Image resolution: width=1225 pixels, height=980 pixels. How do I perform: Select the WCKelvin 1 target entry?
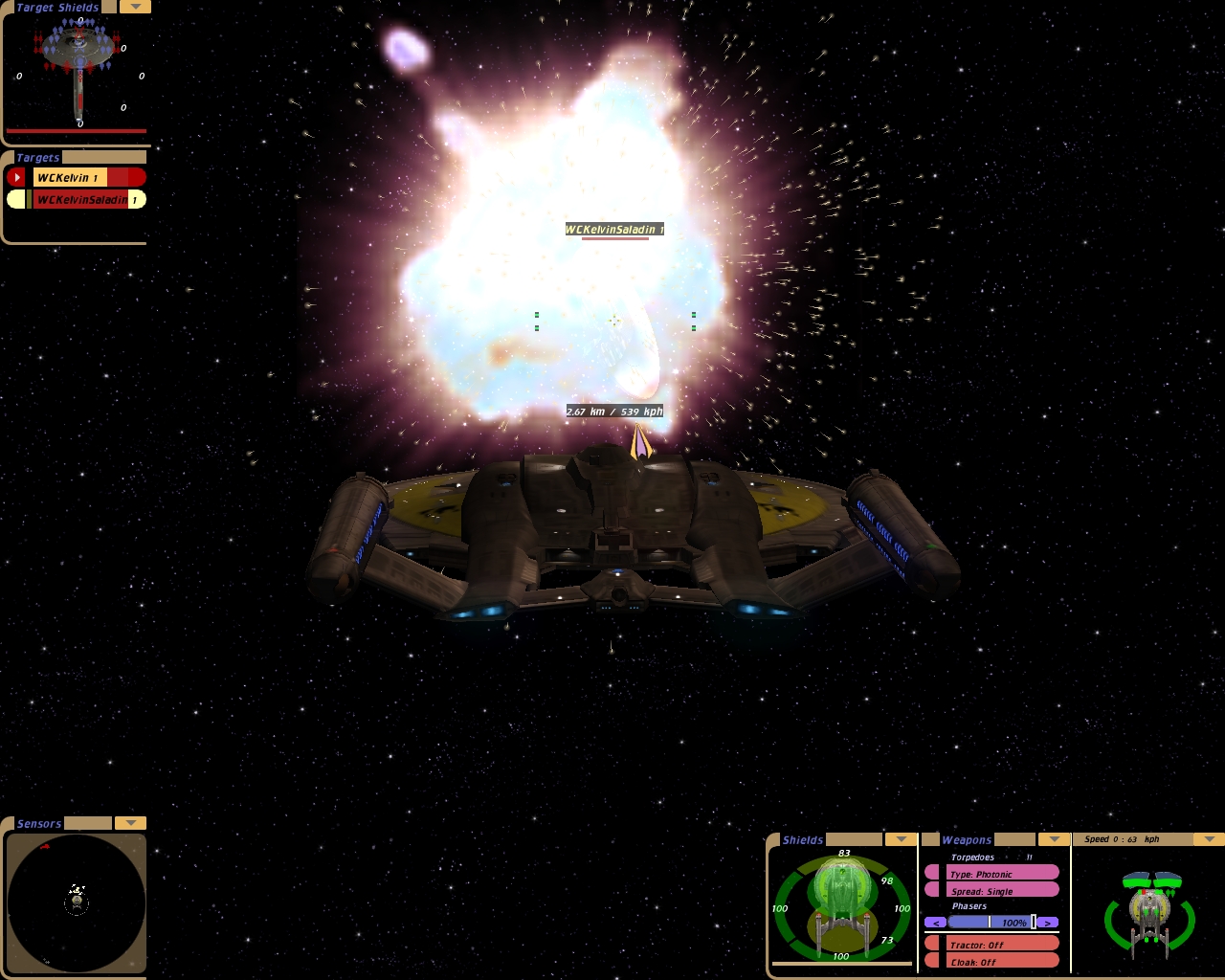[70, 177]
